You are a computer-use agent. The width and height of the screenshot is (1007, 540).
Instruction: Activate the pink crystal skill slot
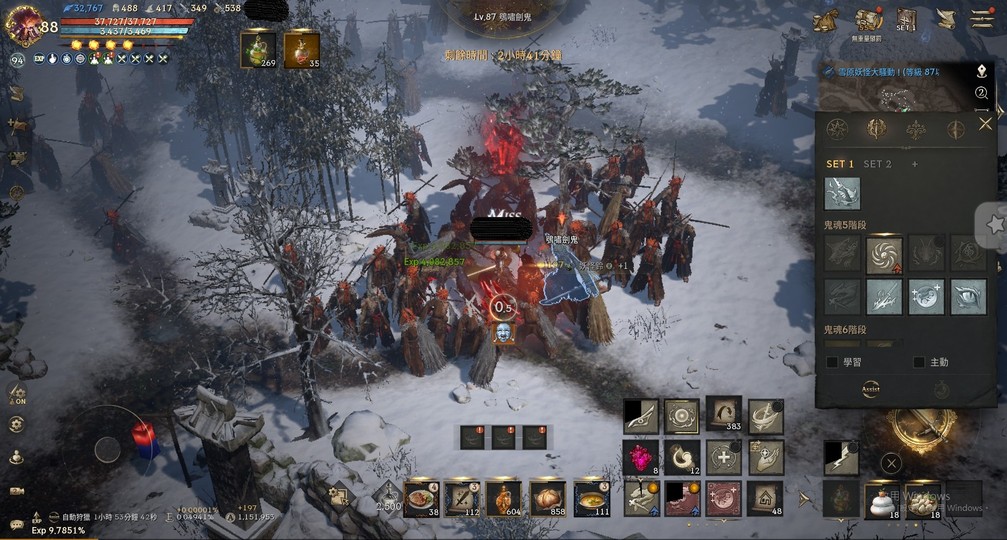pos(640,458)
